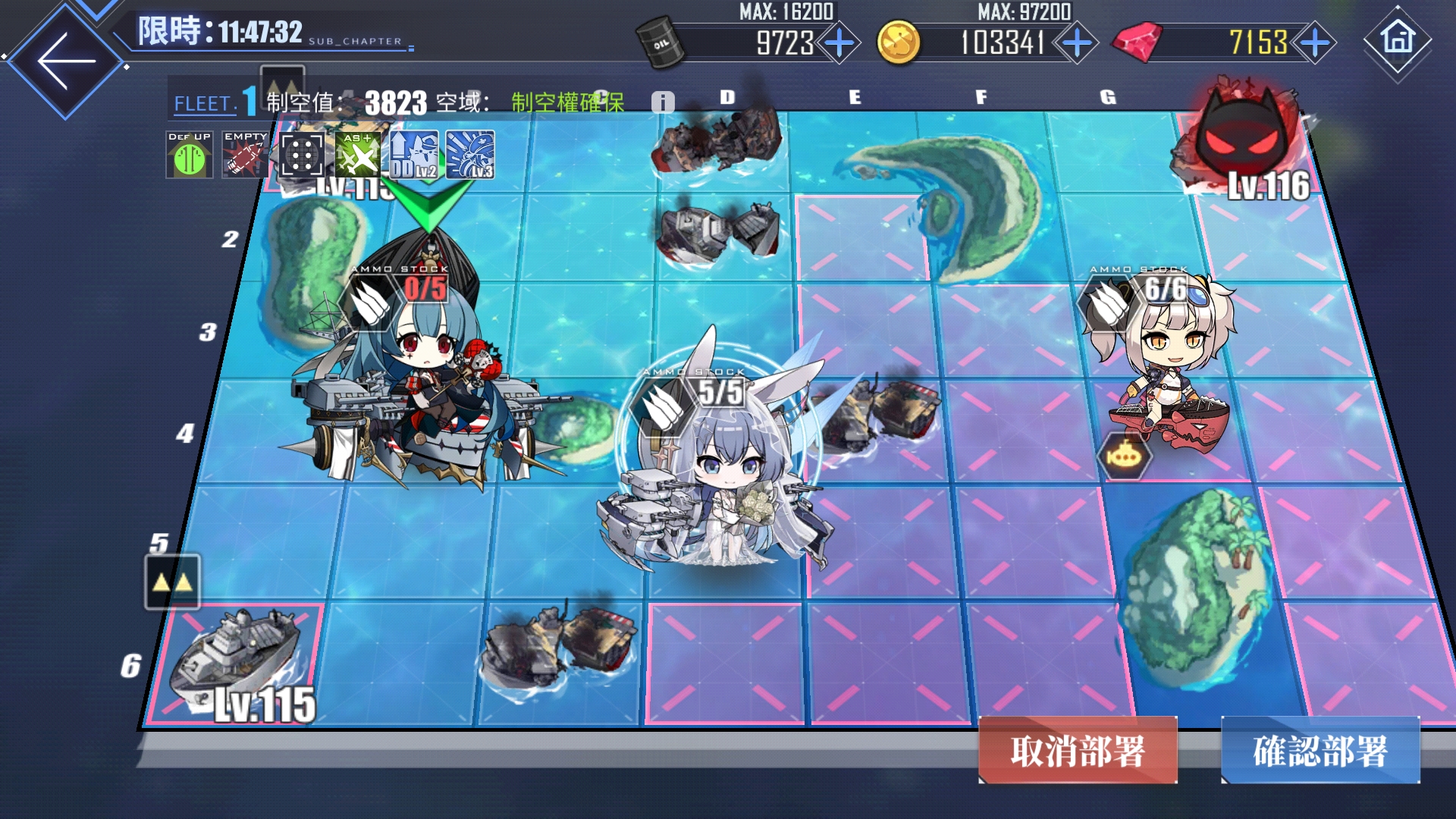Open the formation grid icon
The height and width of the screenshot is (819, 1456).
(x=301, y=155)
